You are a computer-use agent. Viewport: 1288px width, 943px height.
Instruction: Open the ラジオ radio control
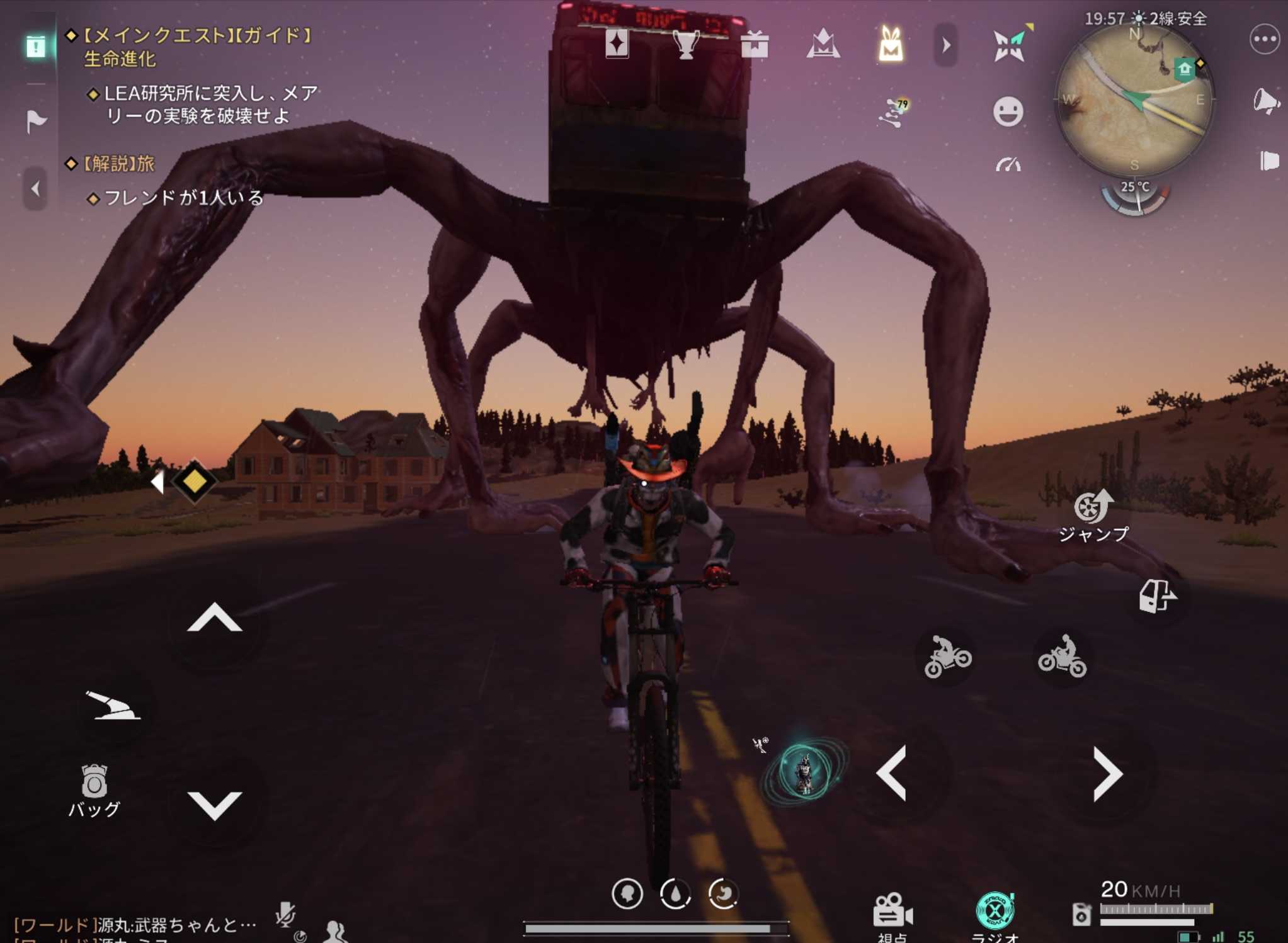994,914
